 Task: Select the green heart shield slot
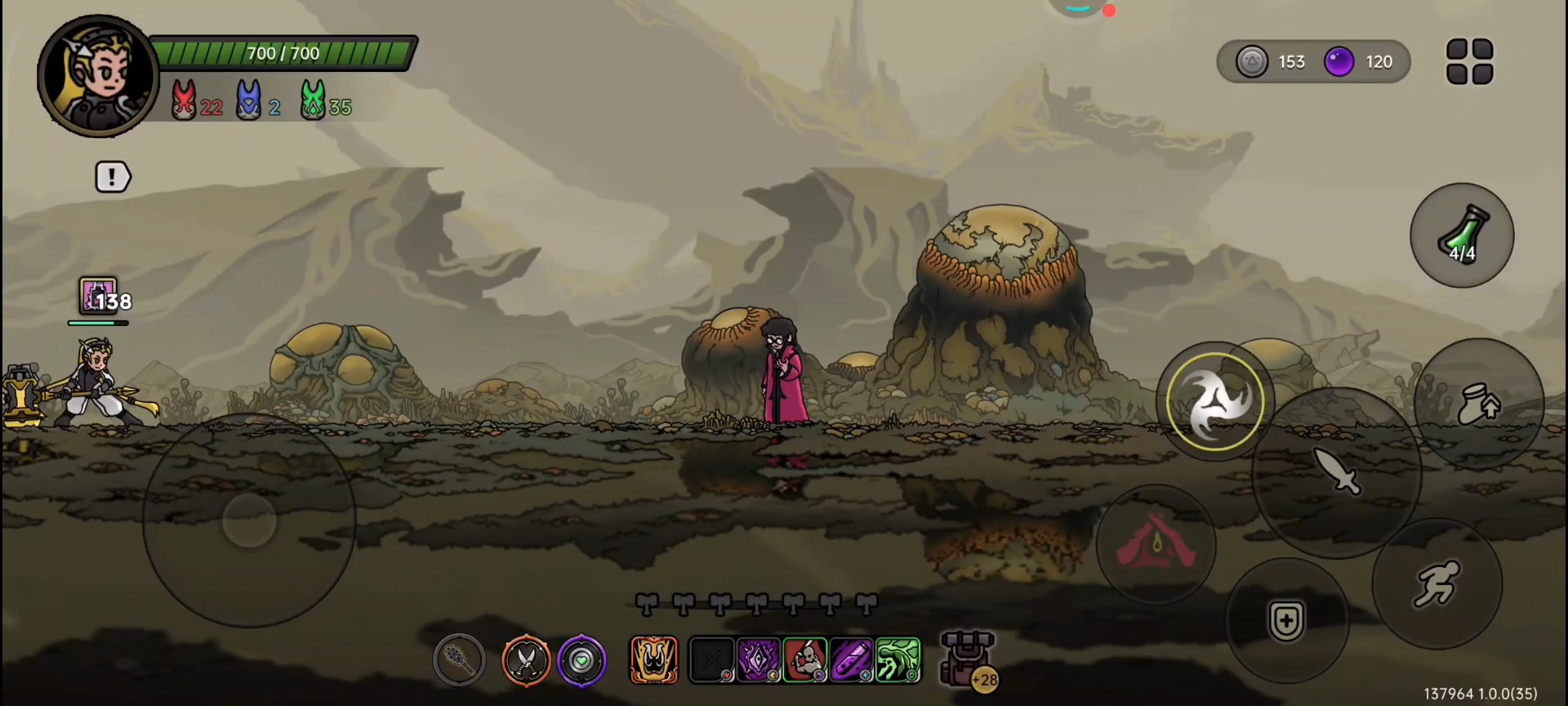tap(581, 659)
